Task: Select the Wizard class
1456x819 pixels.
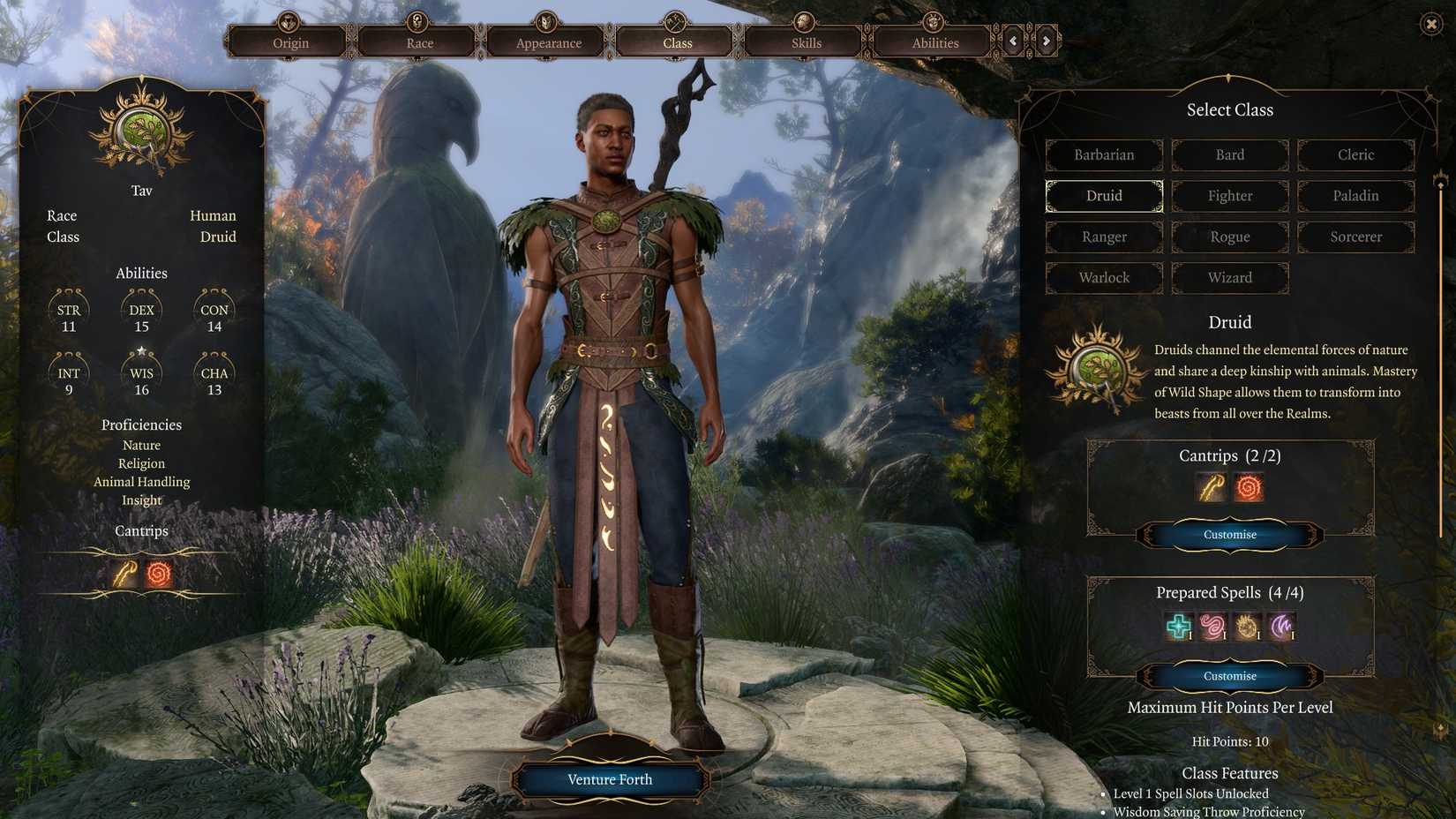Action: point(1229,278)
